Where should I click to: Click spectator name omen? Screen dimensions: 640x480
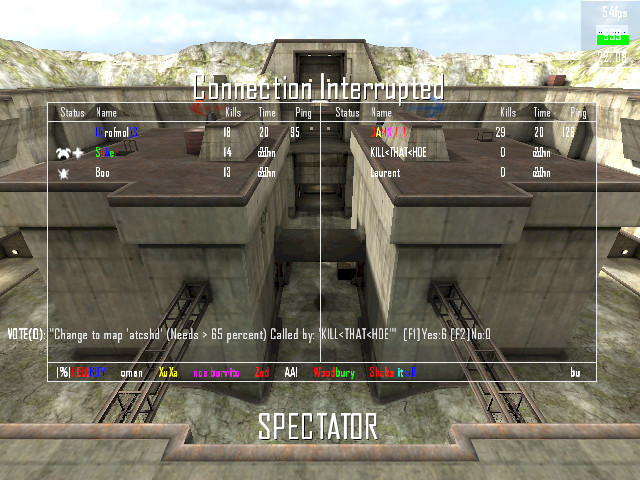131,372
